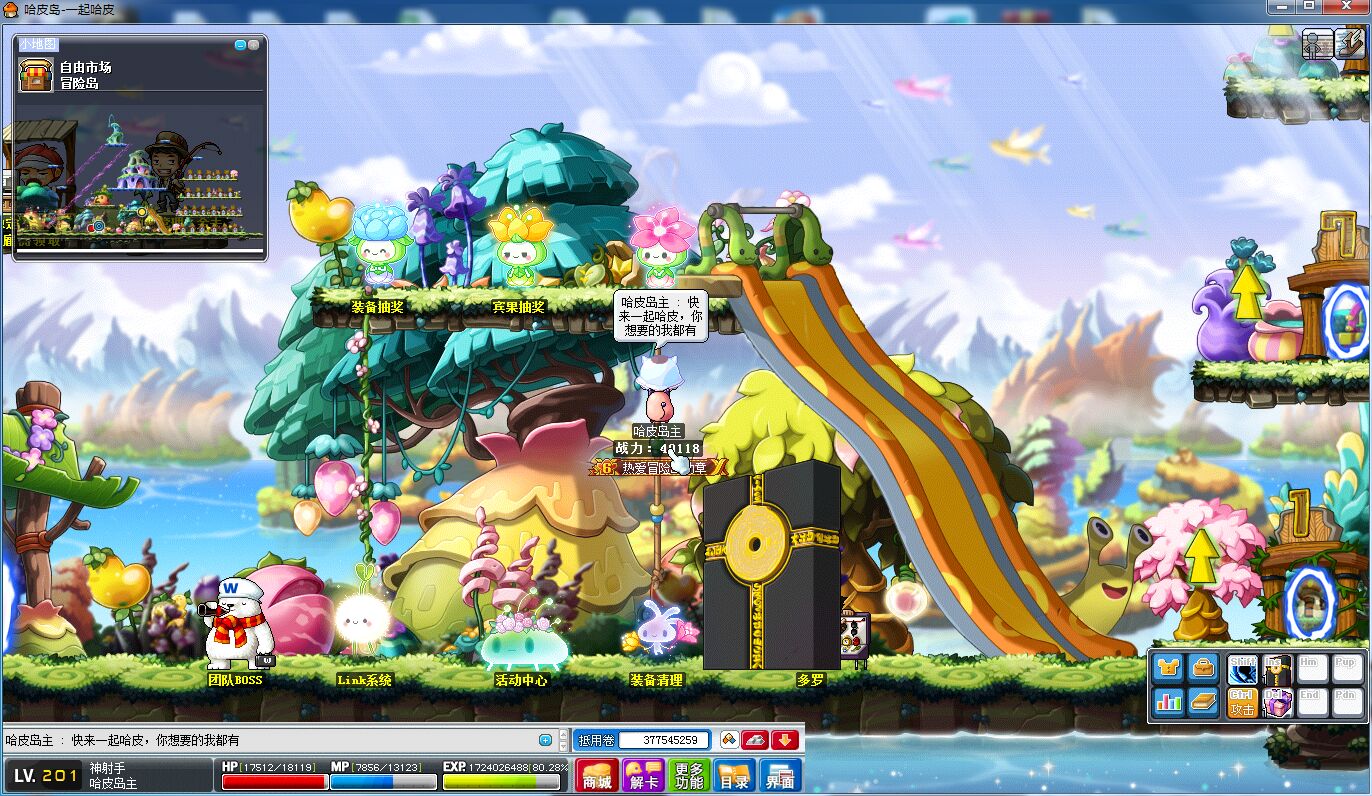Trigger the orange Ctrl 攻击 attack slot
This screenshot has width=1372, height=796.
pos(1243,702)
